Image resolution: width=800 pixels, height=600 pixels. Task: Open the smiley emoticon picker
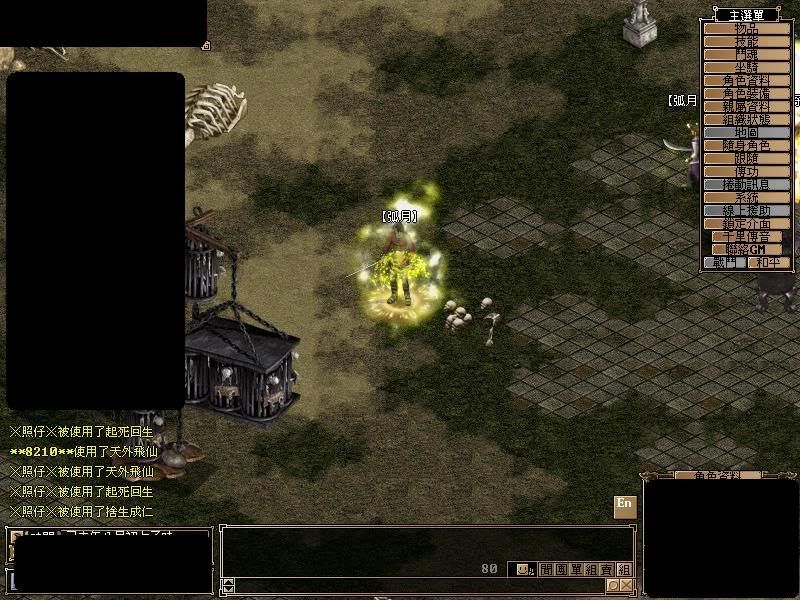click(x=522, y=569)
